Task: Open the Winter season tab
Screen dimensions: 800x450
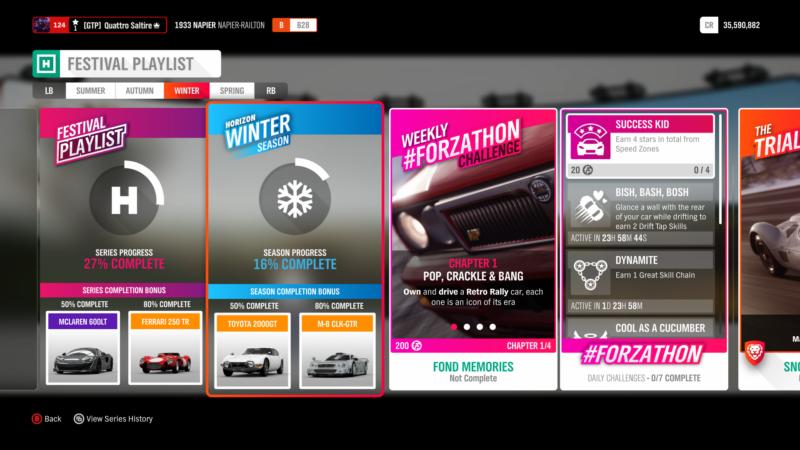Action: [x=186, y=90]
